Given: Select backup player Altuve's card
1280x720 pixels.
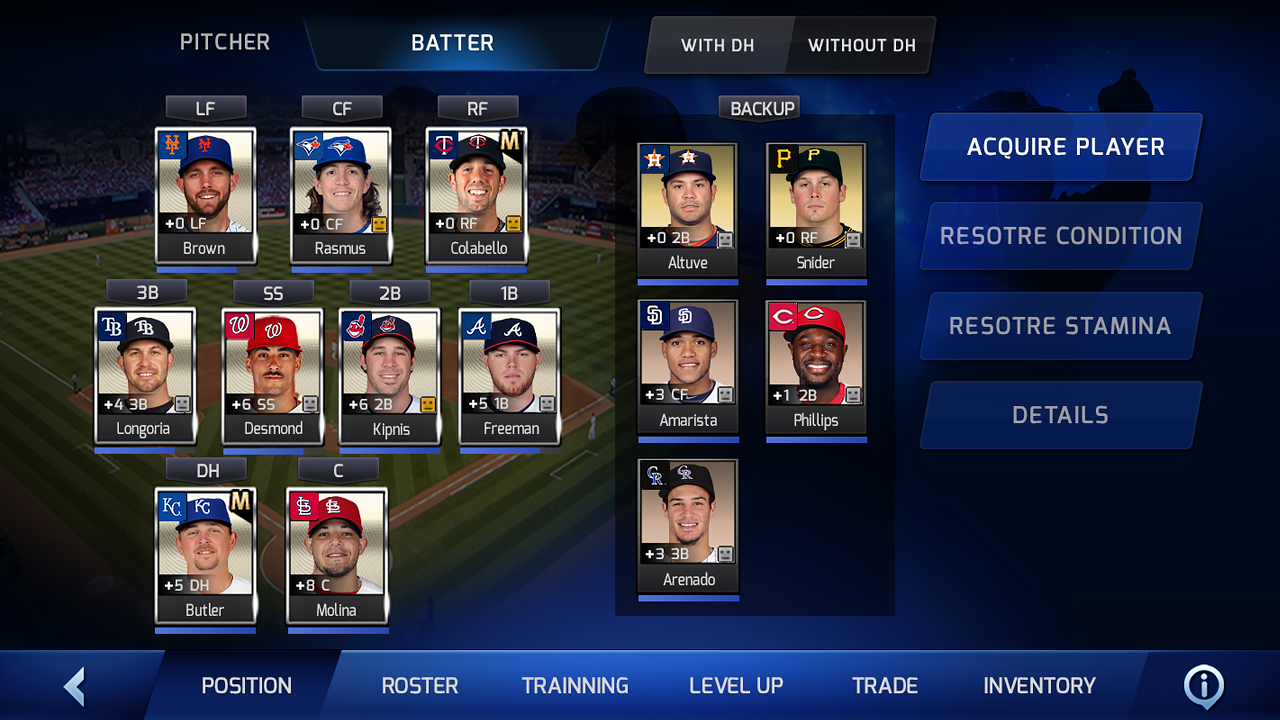Looking at the screenshot, I should pos(687,208).
